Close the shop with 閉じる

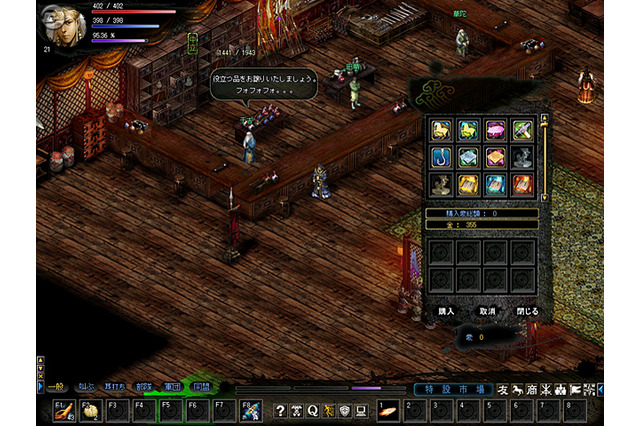pos(527,311)
